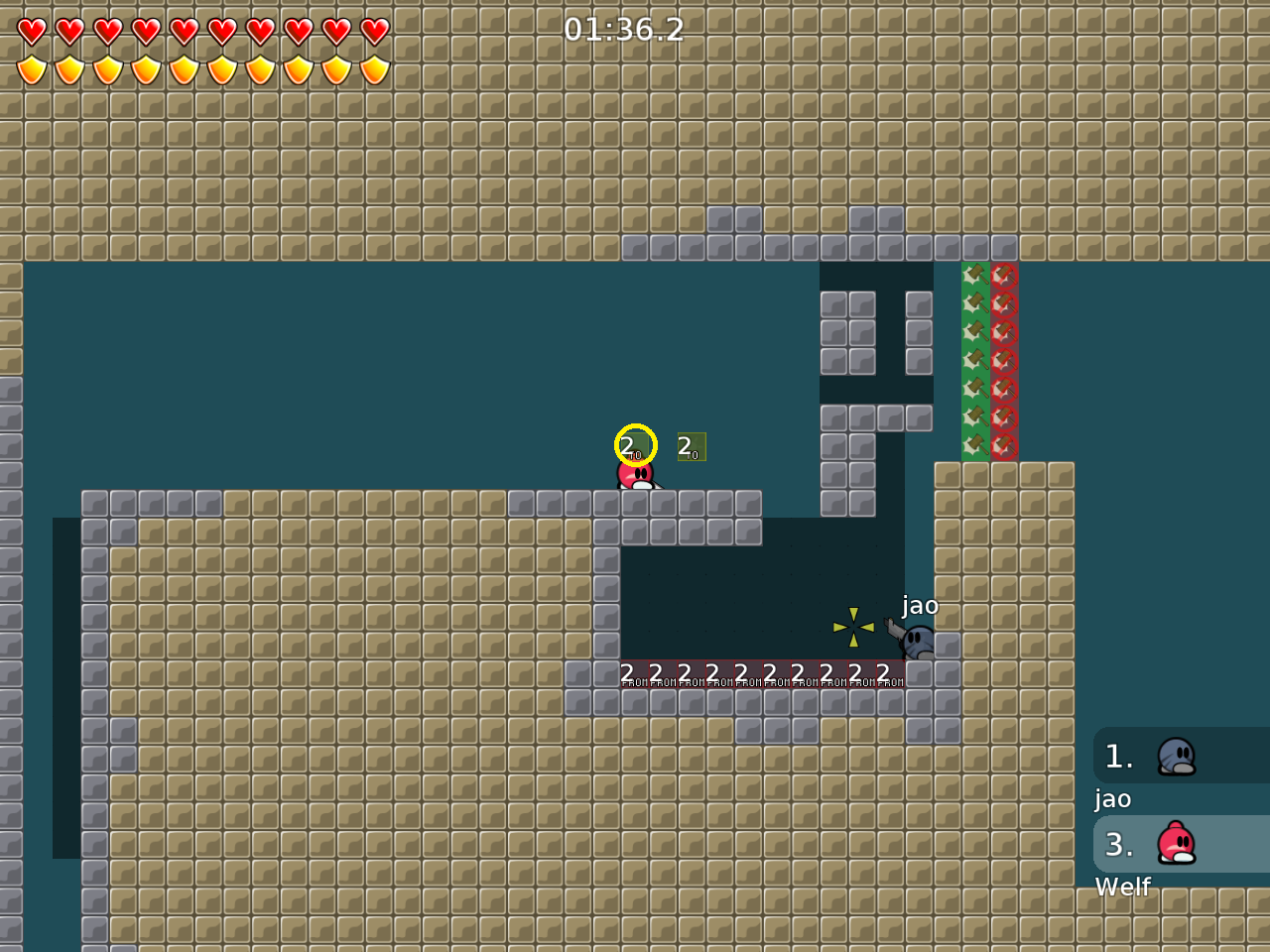Select jao's first-place scoreboard entry
Image resolution: width=1270 pixels, height=952 pixels.
tap(1181, 757)
